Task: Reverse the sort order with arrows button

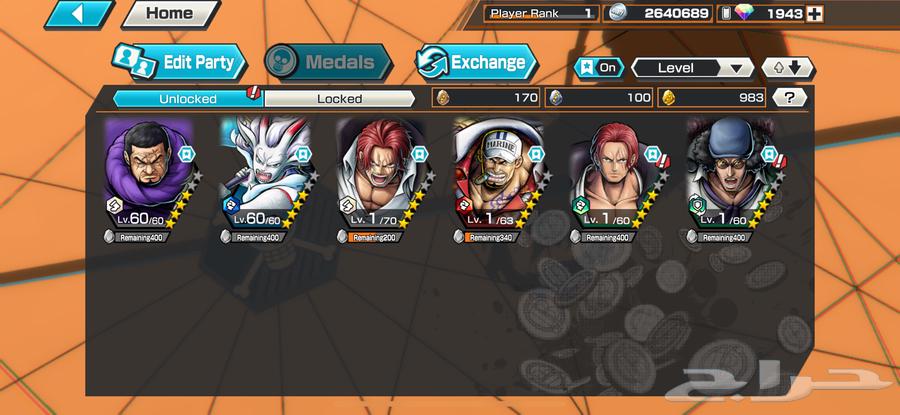Action: coord(787,68)
